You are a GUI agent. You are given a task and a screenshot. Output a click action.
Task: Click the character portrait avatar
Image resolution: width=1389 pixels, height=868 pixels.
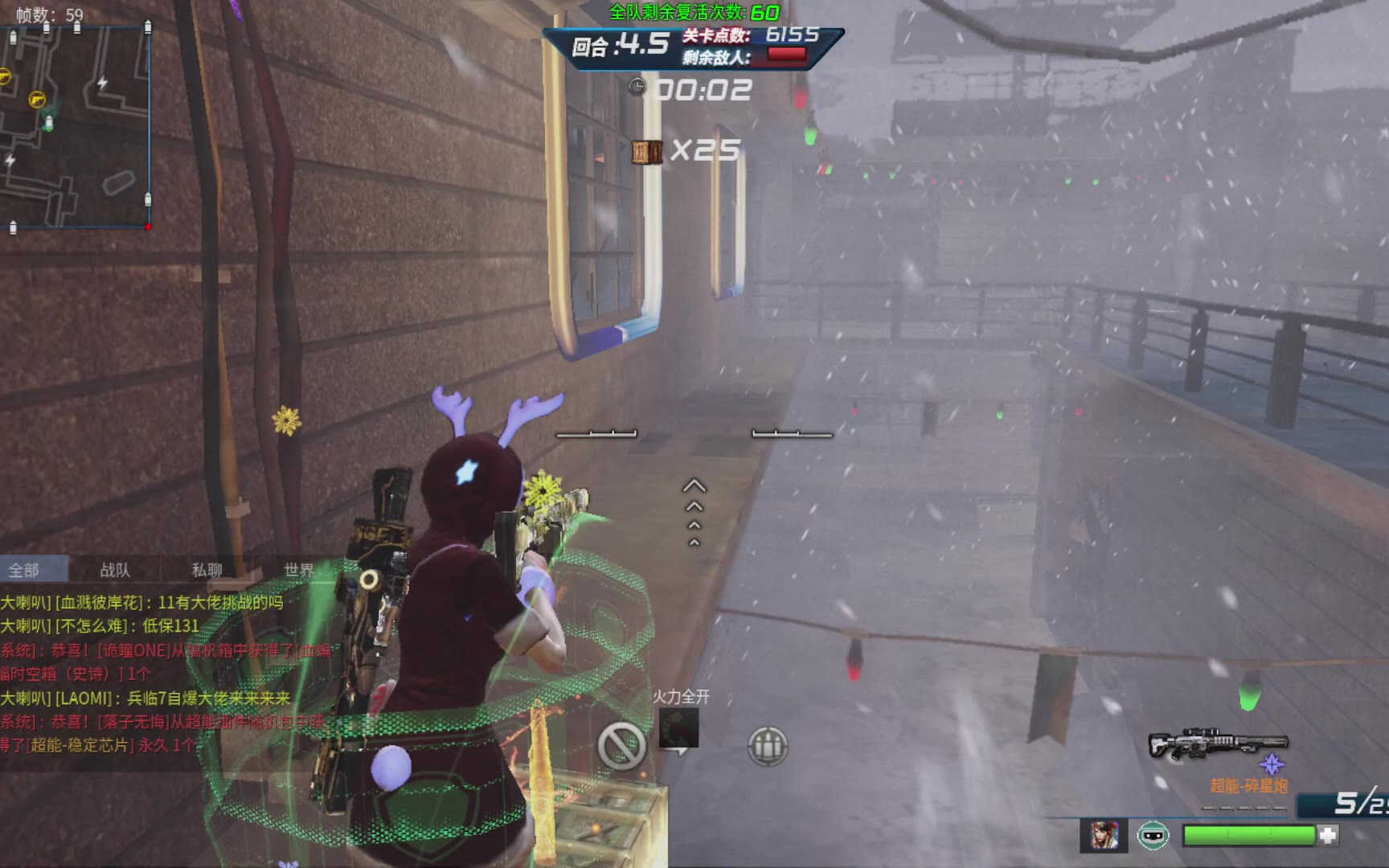tap(1104, 836)
